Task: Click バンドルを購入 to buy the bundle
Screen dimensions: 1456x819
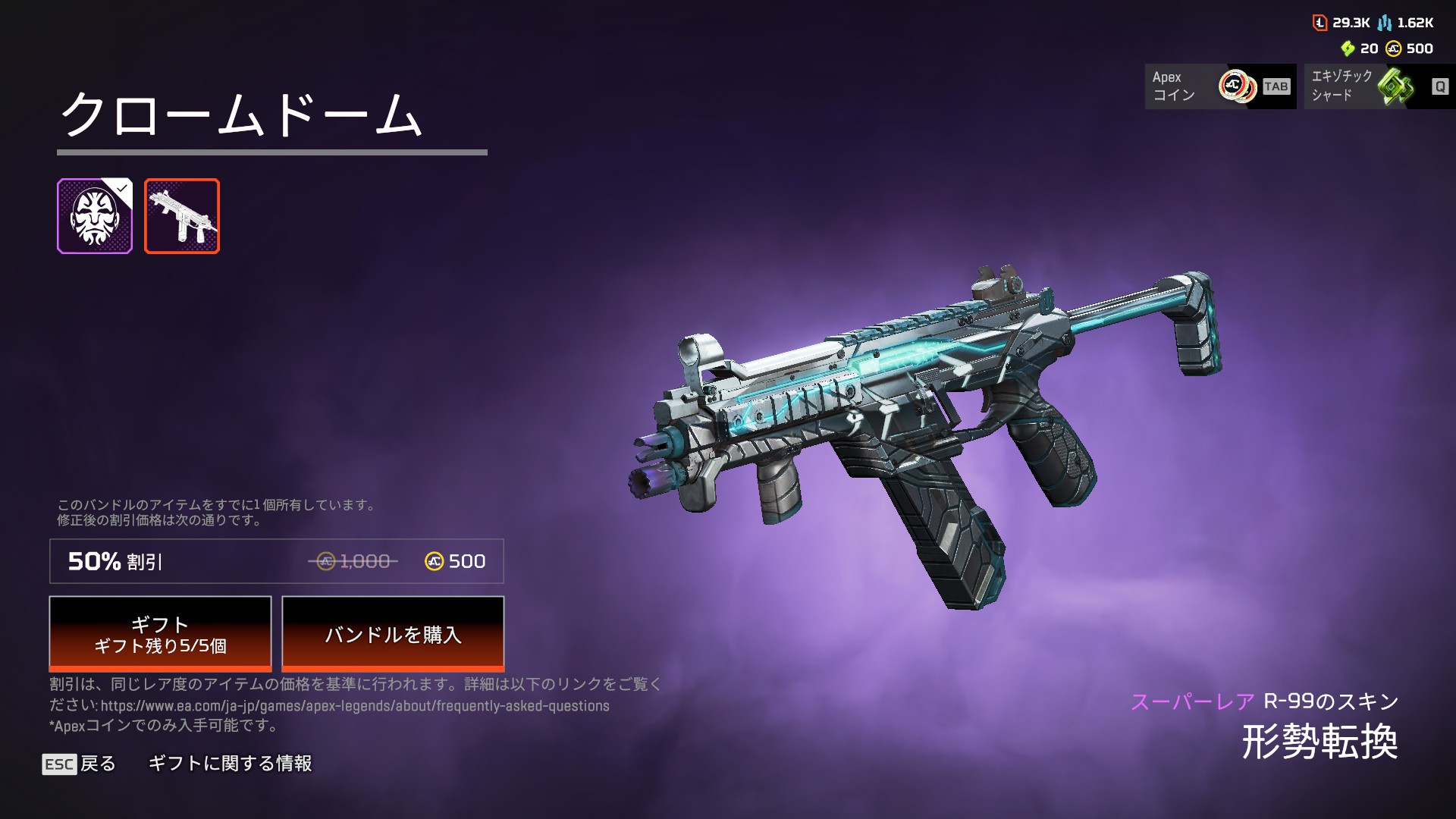Action: tap(393, 634)
